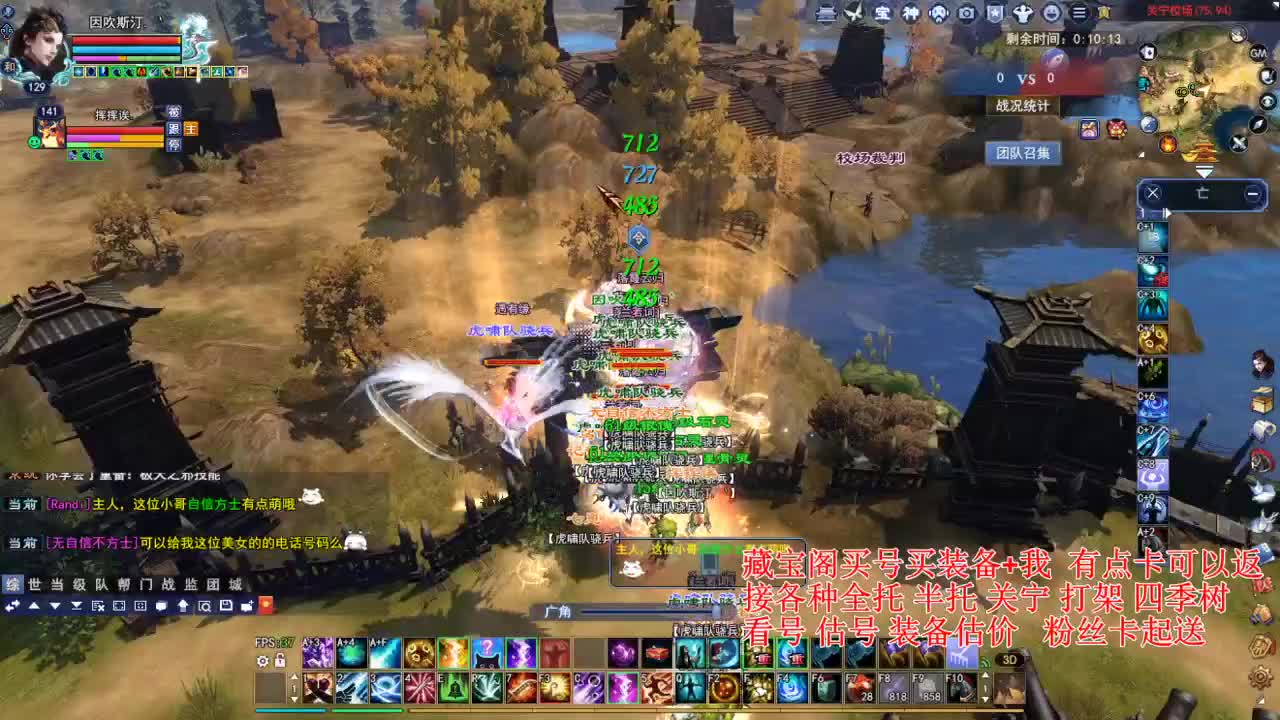Click the chat scroll-up arrow
The width and height of the screenshot is (1280, 720).
tap(34, 605)
